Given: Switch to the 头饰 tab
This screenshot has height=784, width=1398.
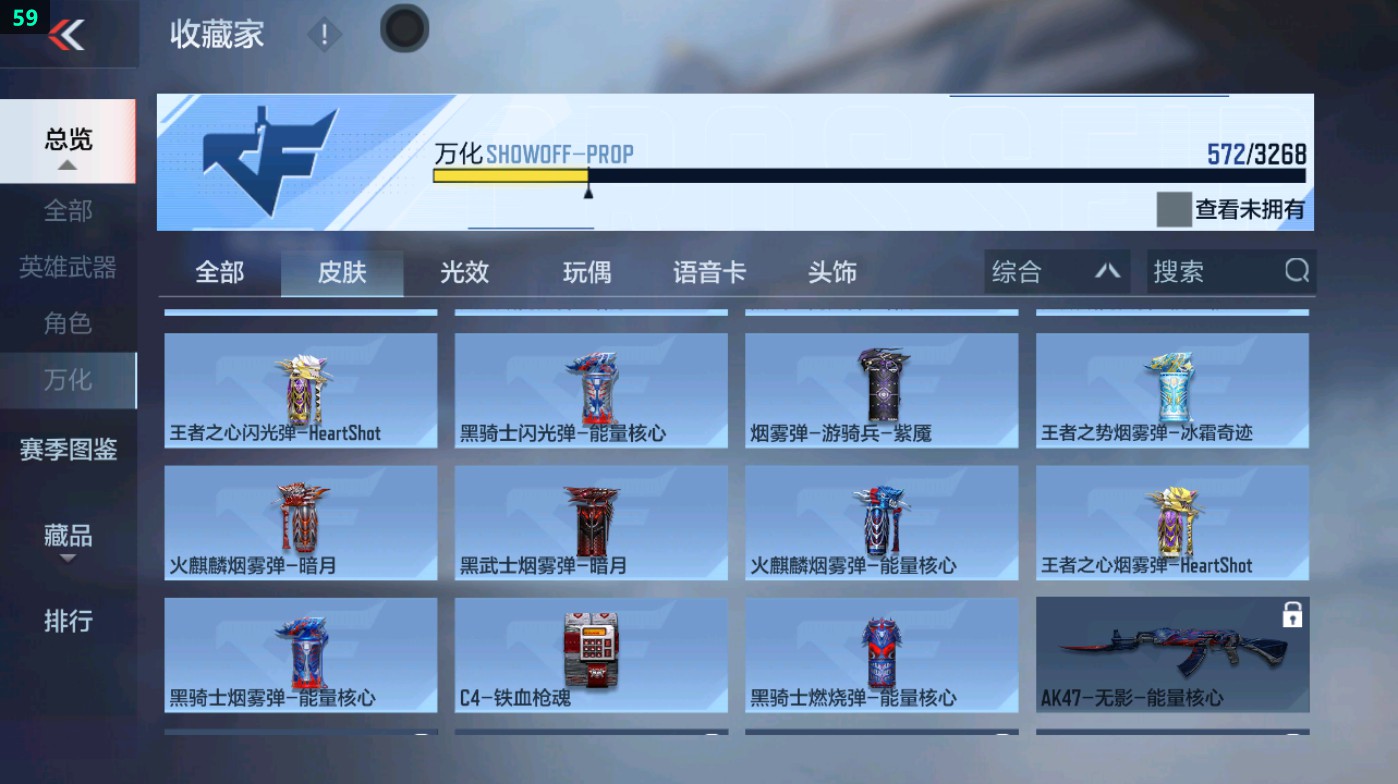Looking at the screenshot, I should [831, 271].
